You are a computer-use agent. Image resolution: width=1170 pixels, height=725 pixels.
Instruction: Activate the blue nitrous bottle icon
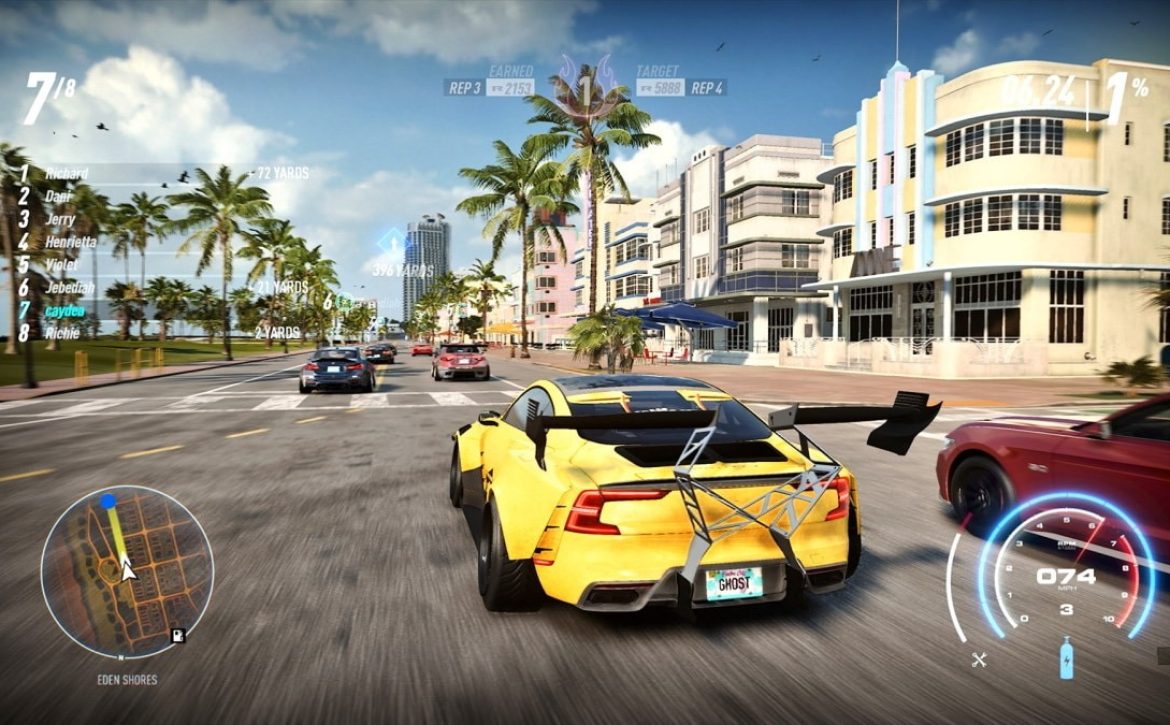click(1067, 660)
